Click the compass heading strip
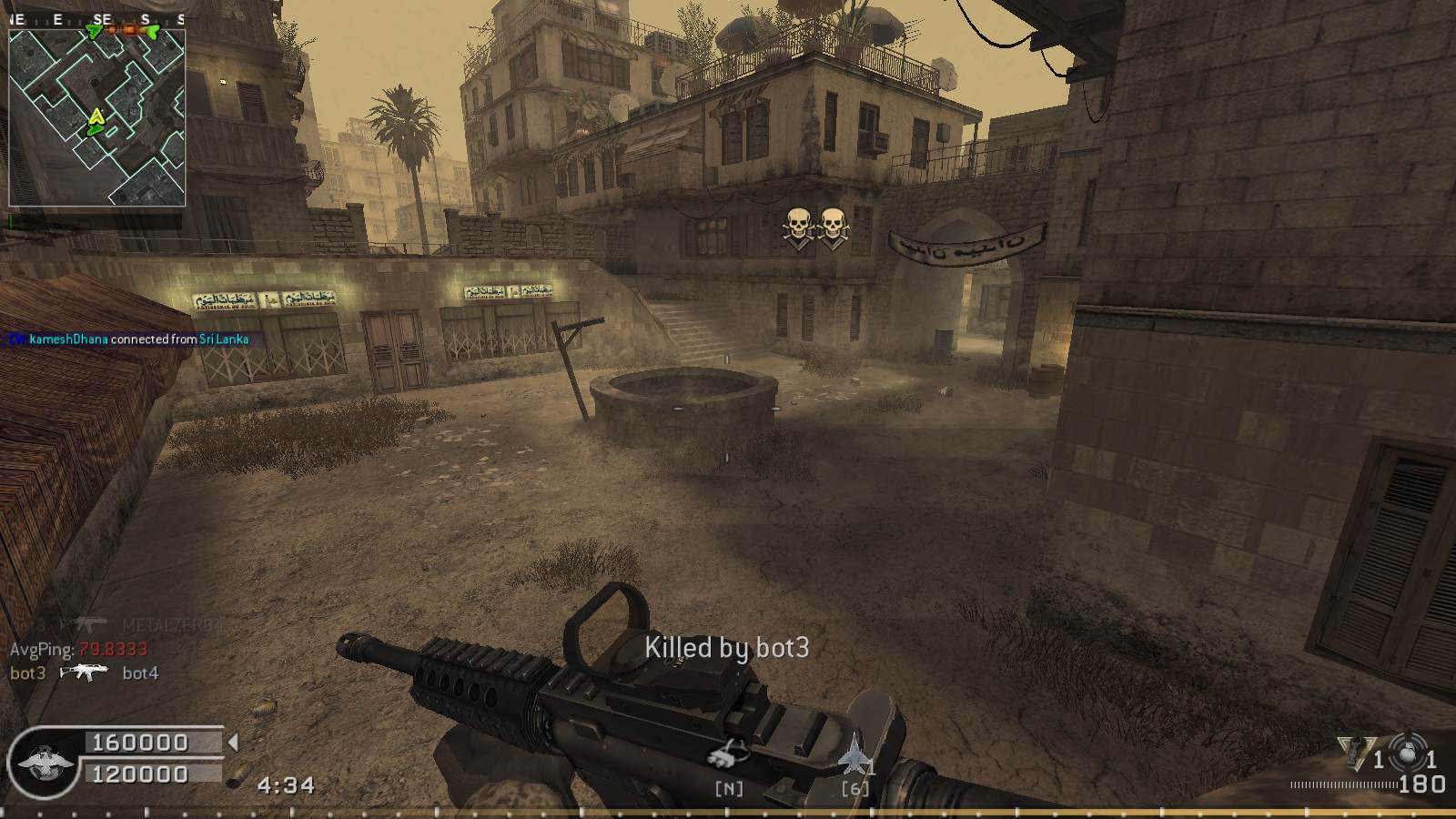This screenshot has width=1456, height=819. point(96,19)
